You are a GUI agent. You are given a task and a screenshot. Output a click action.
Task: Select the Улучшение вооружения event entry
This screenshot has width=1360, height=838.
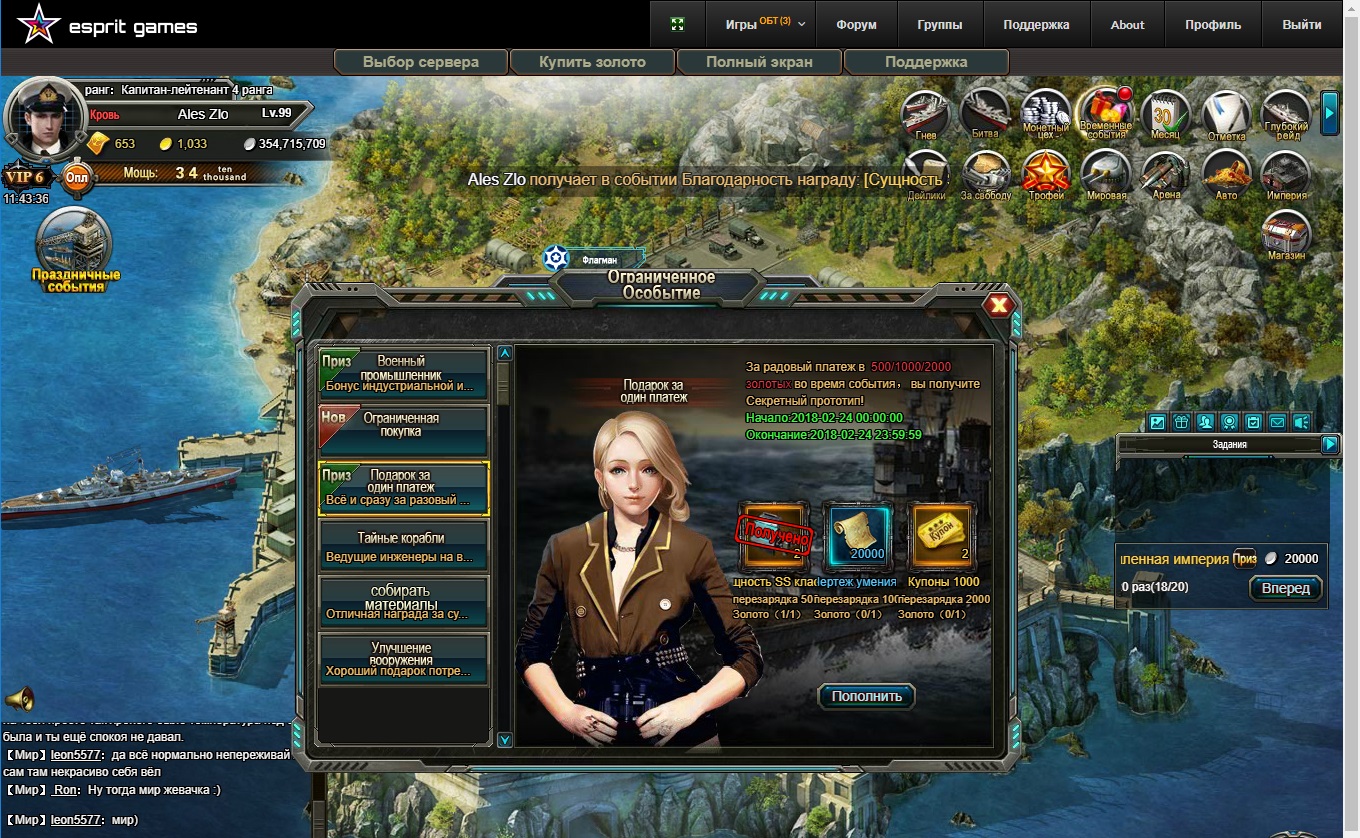point(403,660)
